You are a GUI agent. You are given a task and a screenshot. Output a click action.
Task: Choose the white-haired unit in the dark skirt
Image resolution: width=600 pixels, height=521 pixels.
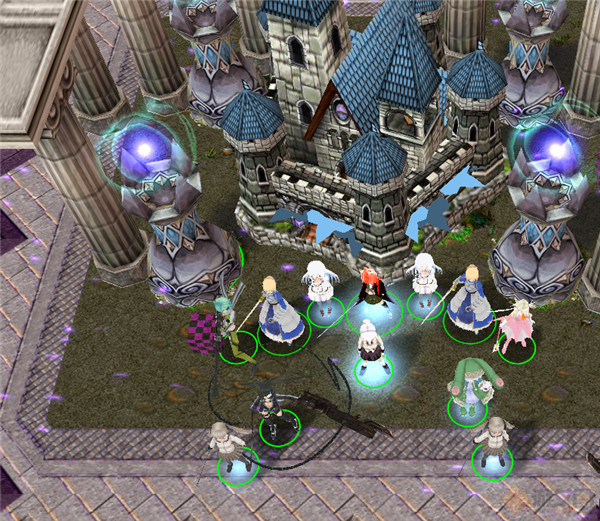pyautogui.click(x=372, y=350)
